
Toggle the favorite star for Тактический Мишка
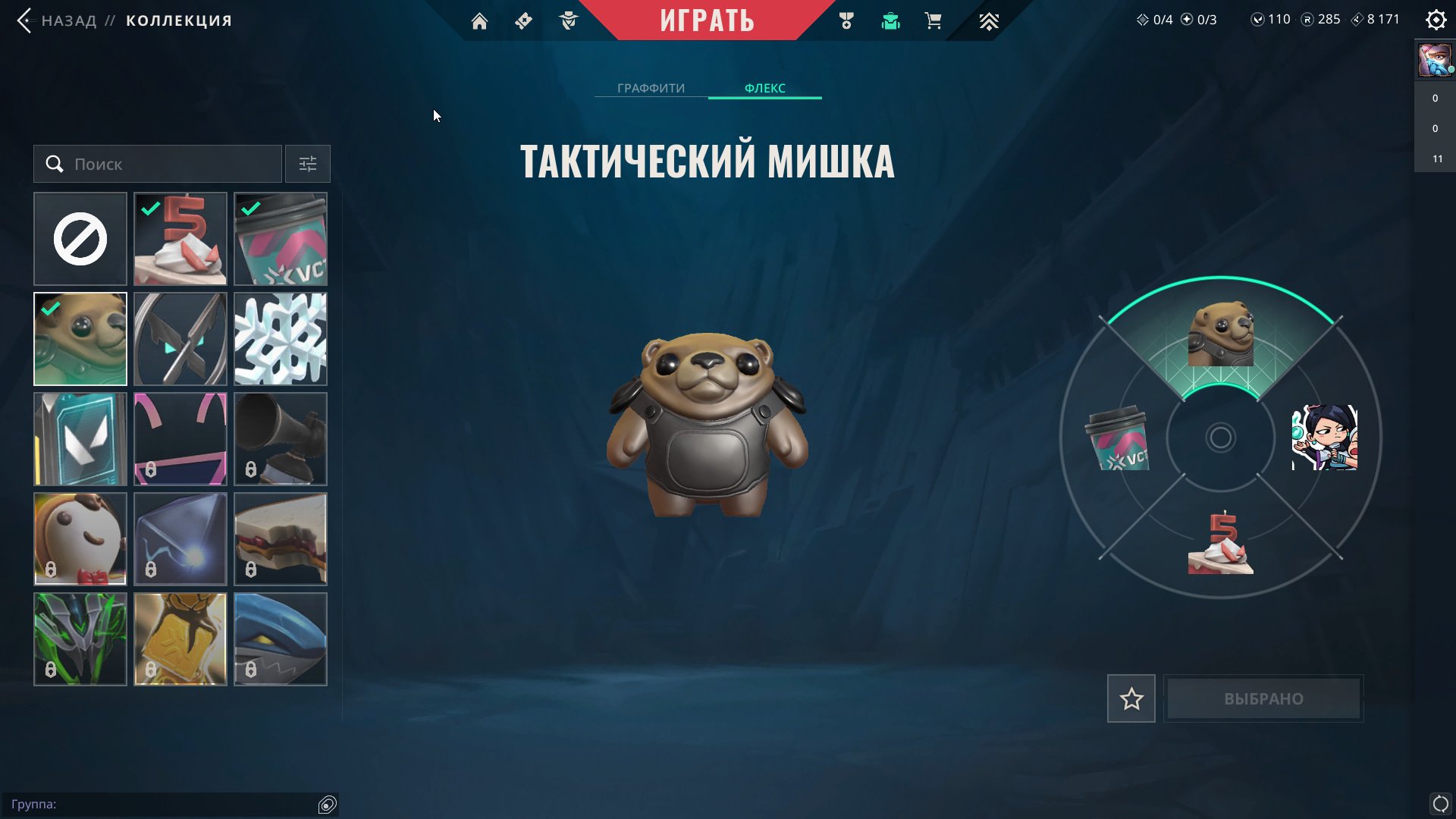[x=1131, y=698]
